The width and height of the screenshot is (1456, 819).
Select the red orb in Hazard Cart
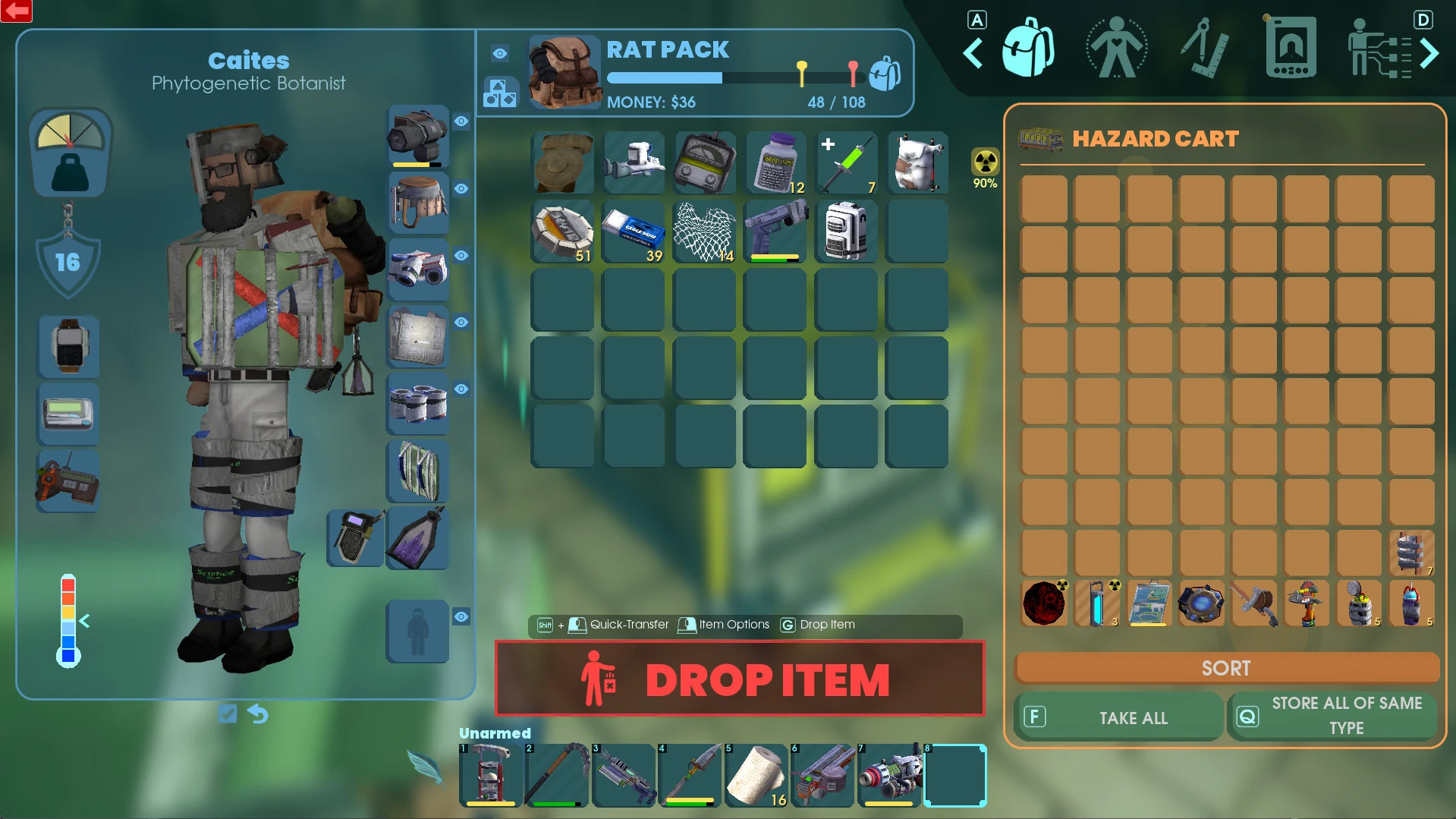(1044, 603)
